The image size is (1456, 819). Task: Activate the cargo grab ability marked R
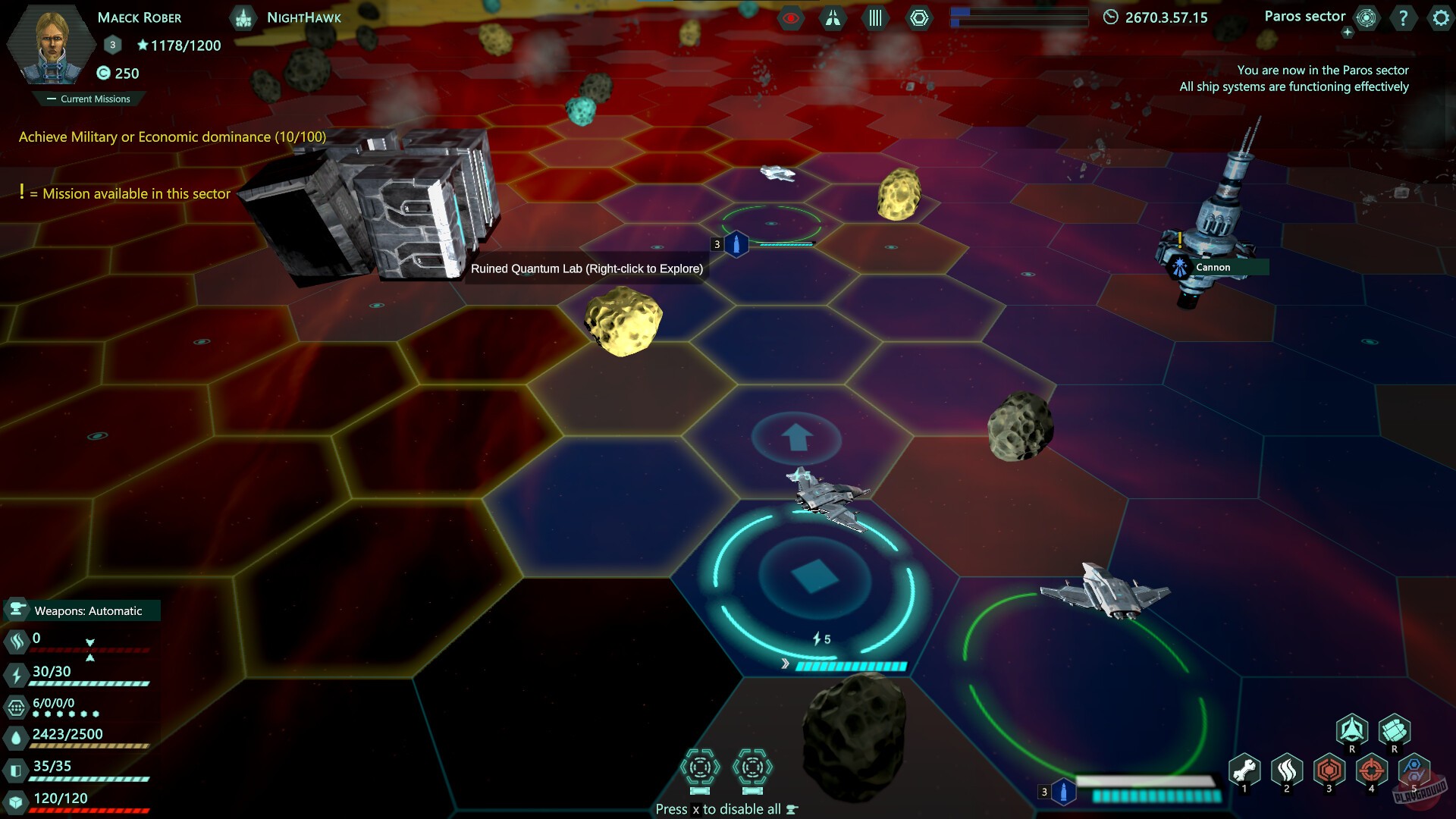(x=1395, y=731)
